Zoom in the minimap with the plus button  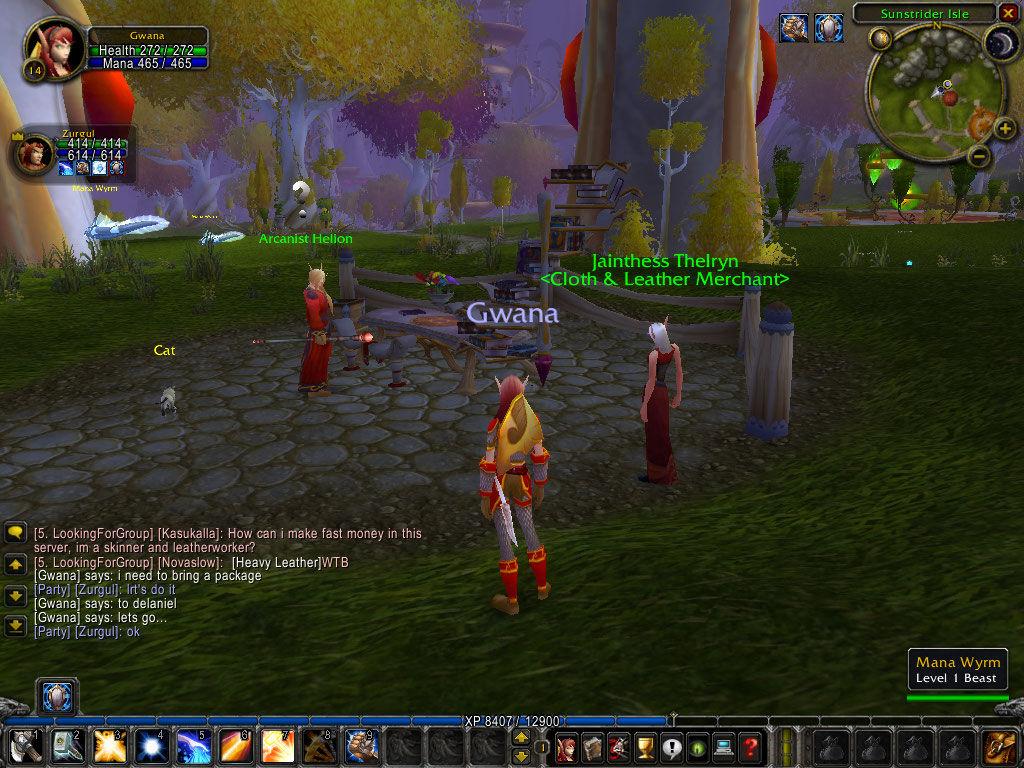(1005, 127)
